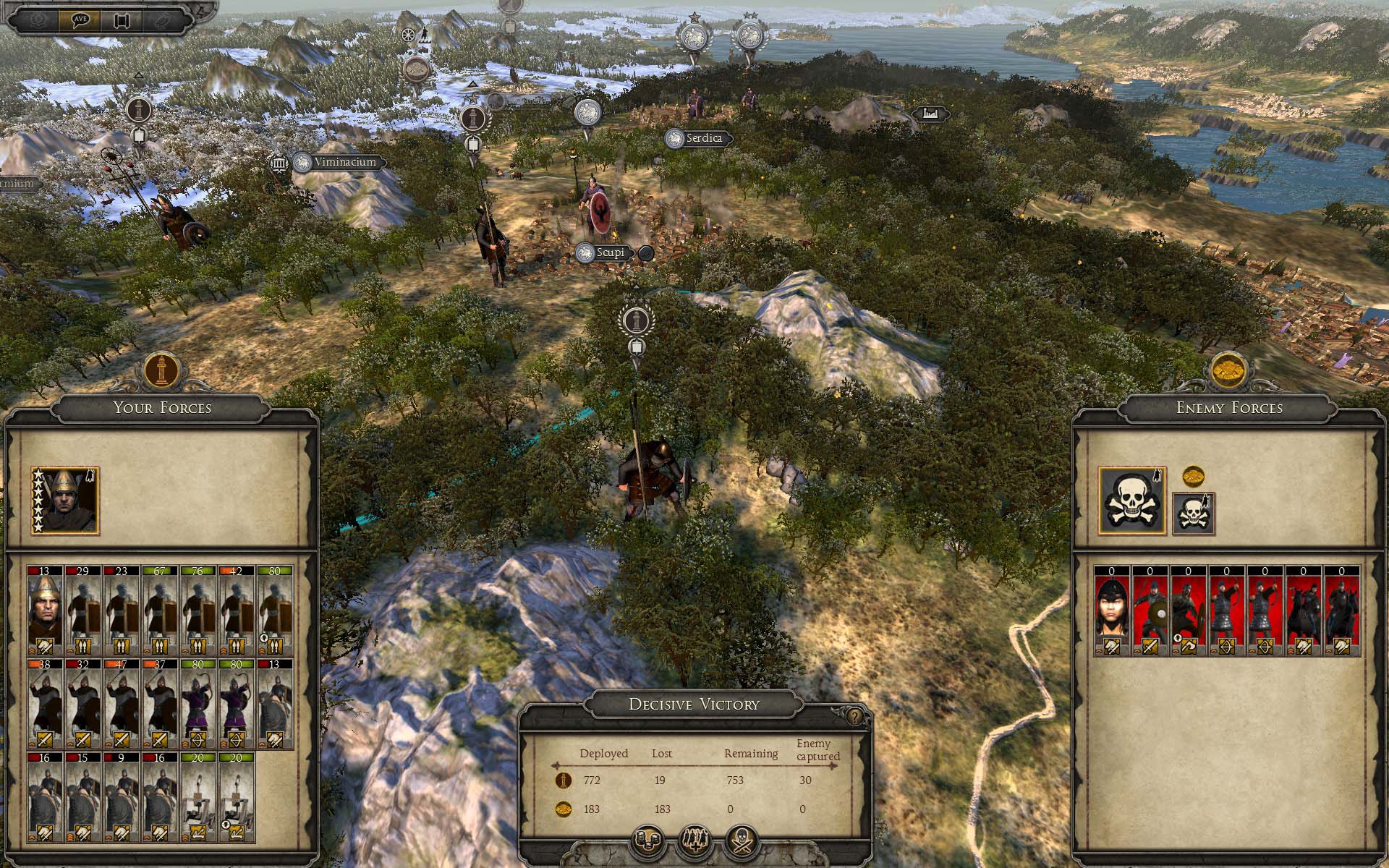The height and width of the screenshot is (868, 1389).
Task: Select the small skull enemy reinforcement portrait
Action: (1193, 514)
